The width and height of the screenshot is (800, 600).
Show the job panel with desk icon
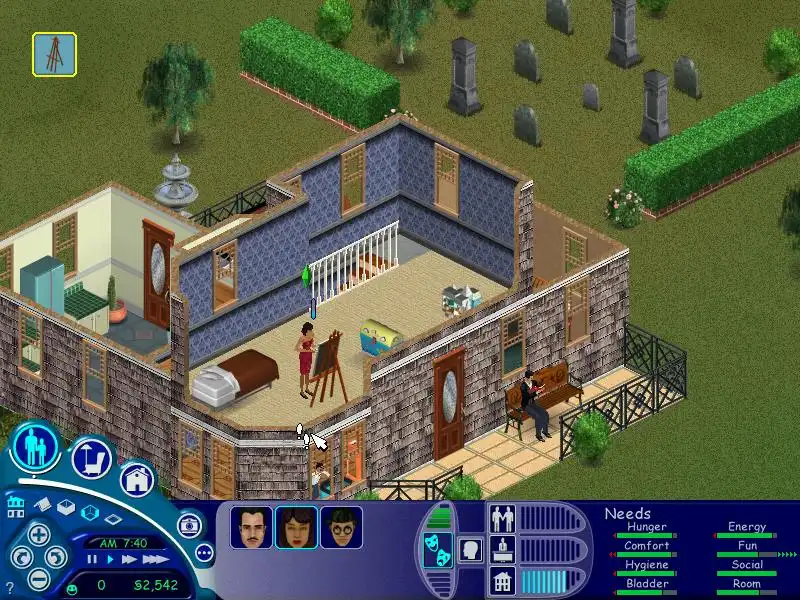(502, 549)
